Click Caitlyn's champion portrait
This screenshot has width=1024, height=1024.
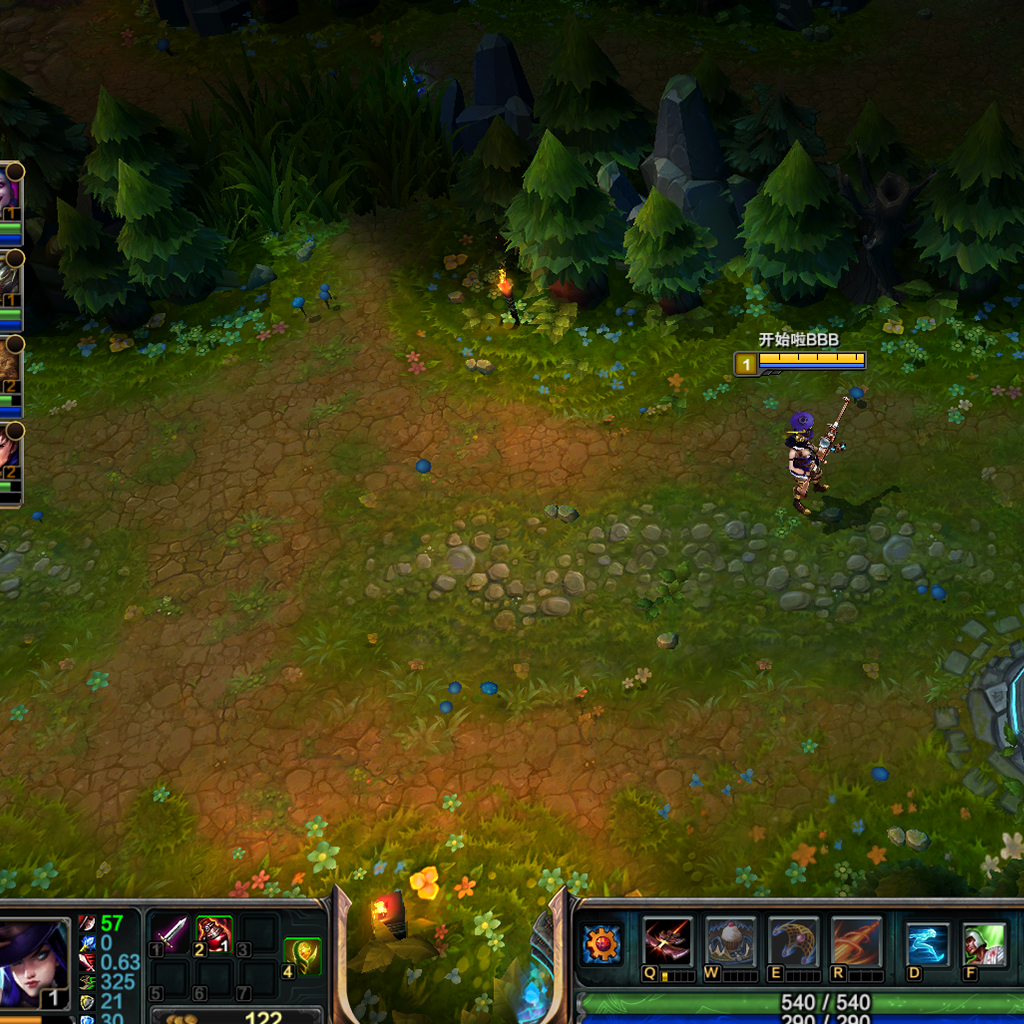(x=32, y=964)
